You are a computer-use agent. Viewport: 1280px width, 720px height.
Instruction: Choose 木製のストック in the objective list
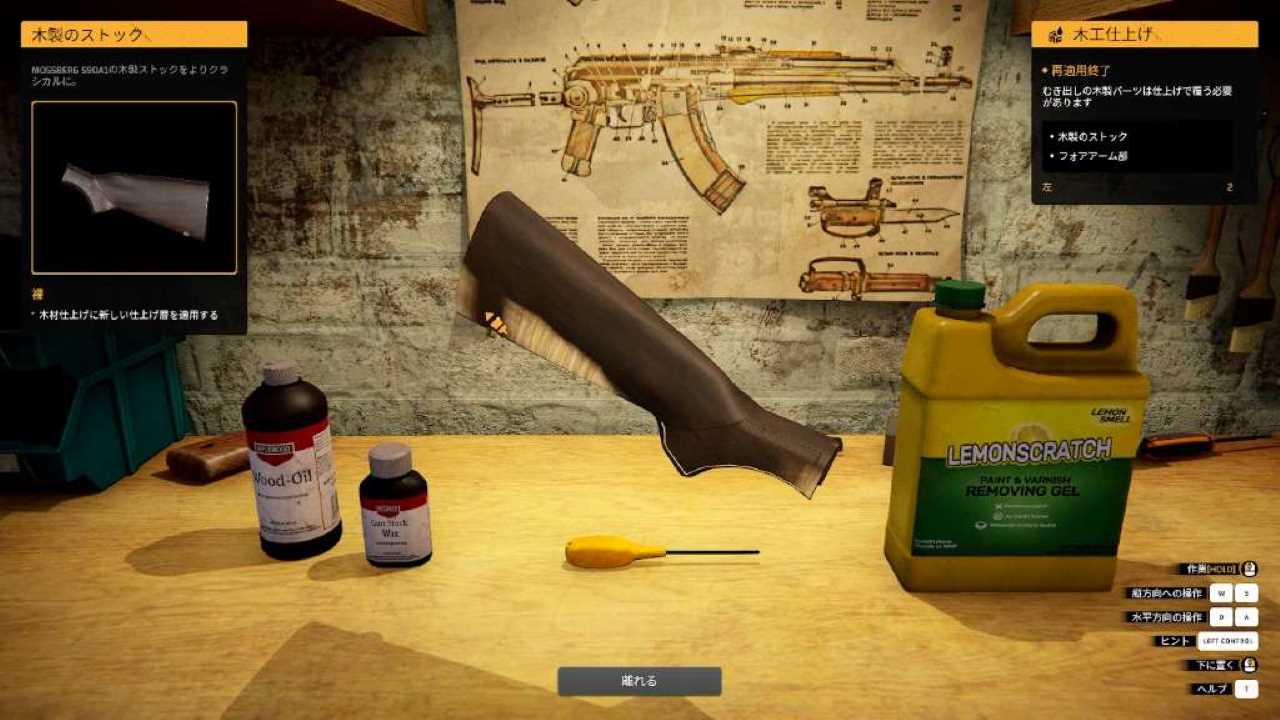[x=1092, y=136]
